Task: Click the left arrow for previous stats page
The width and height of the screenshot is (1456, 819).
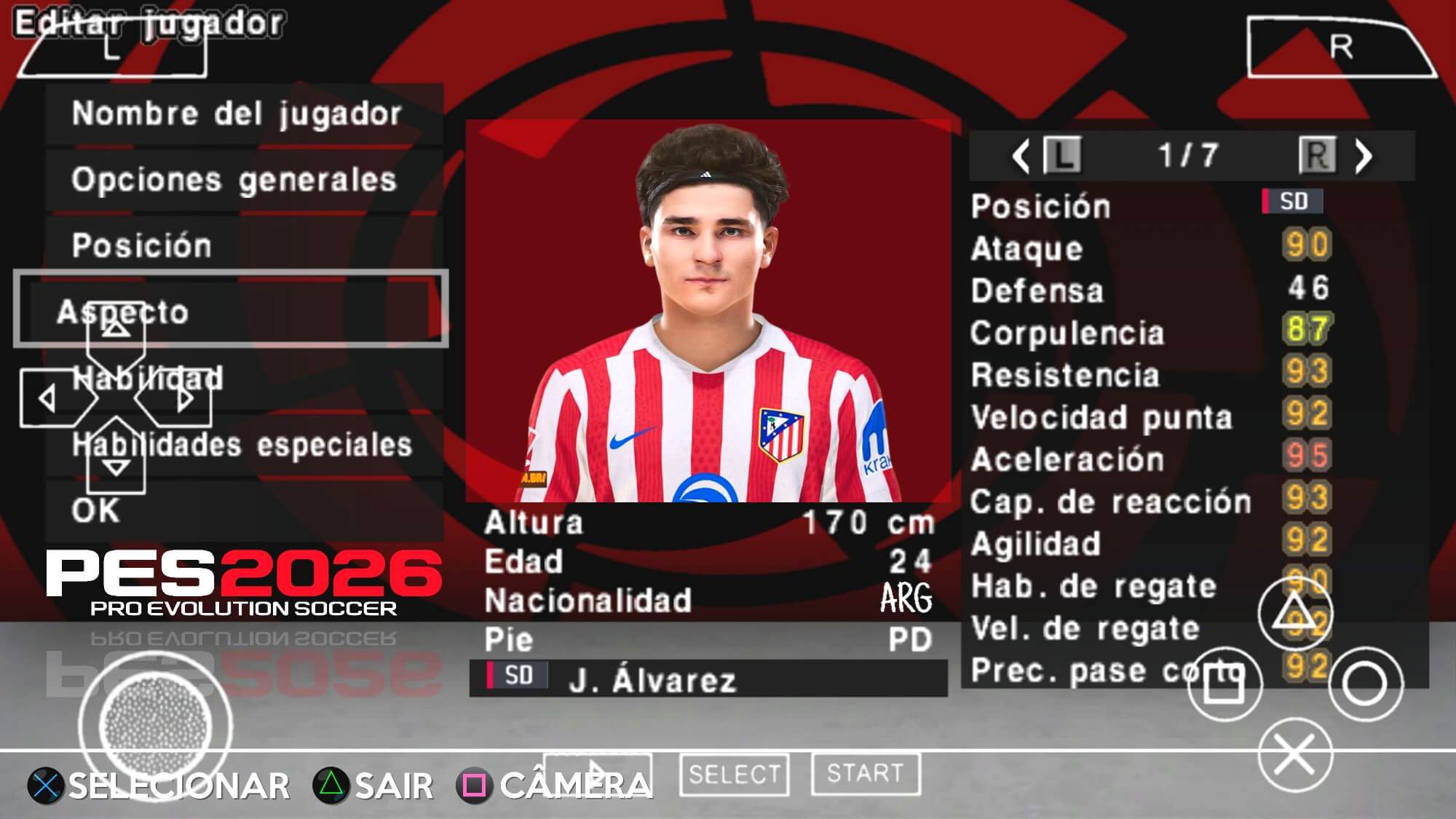Action: 1021,156
